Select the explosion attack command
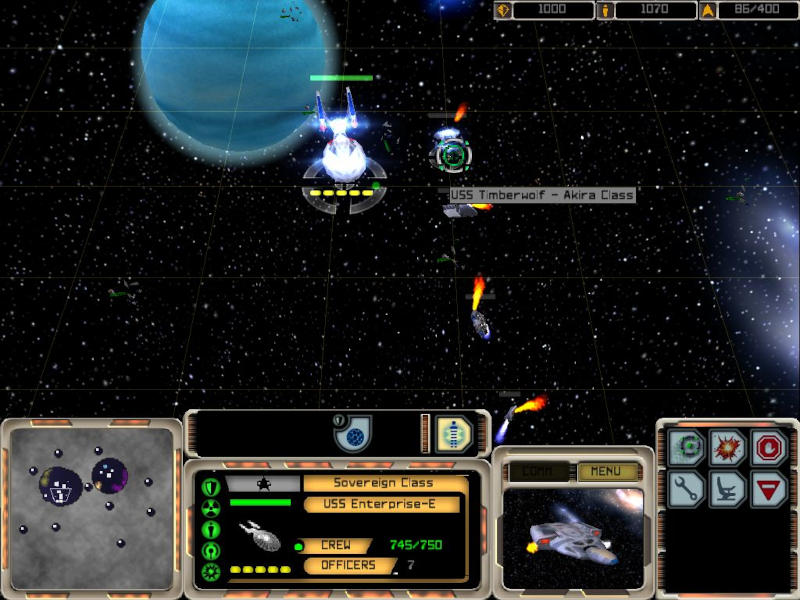Image resolution: width=800 pixels, height=600 pixels. tap(728, 446)
